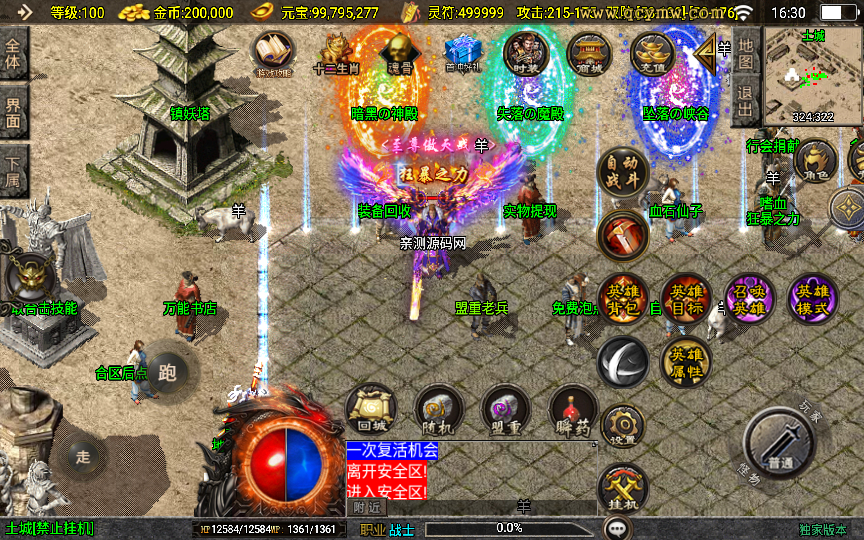Click the 退出 exit button
This screenshot has height=540, width=864.
745,100
